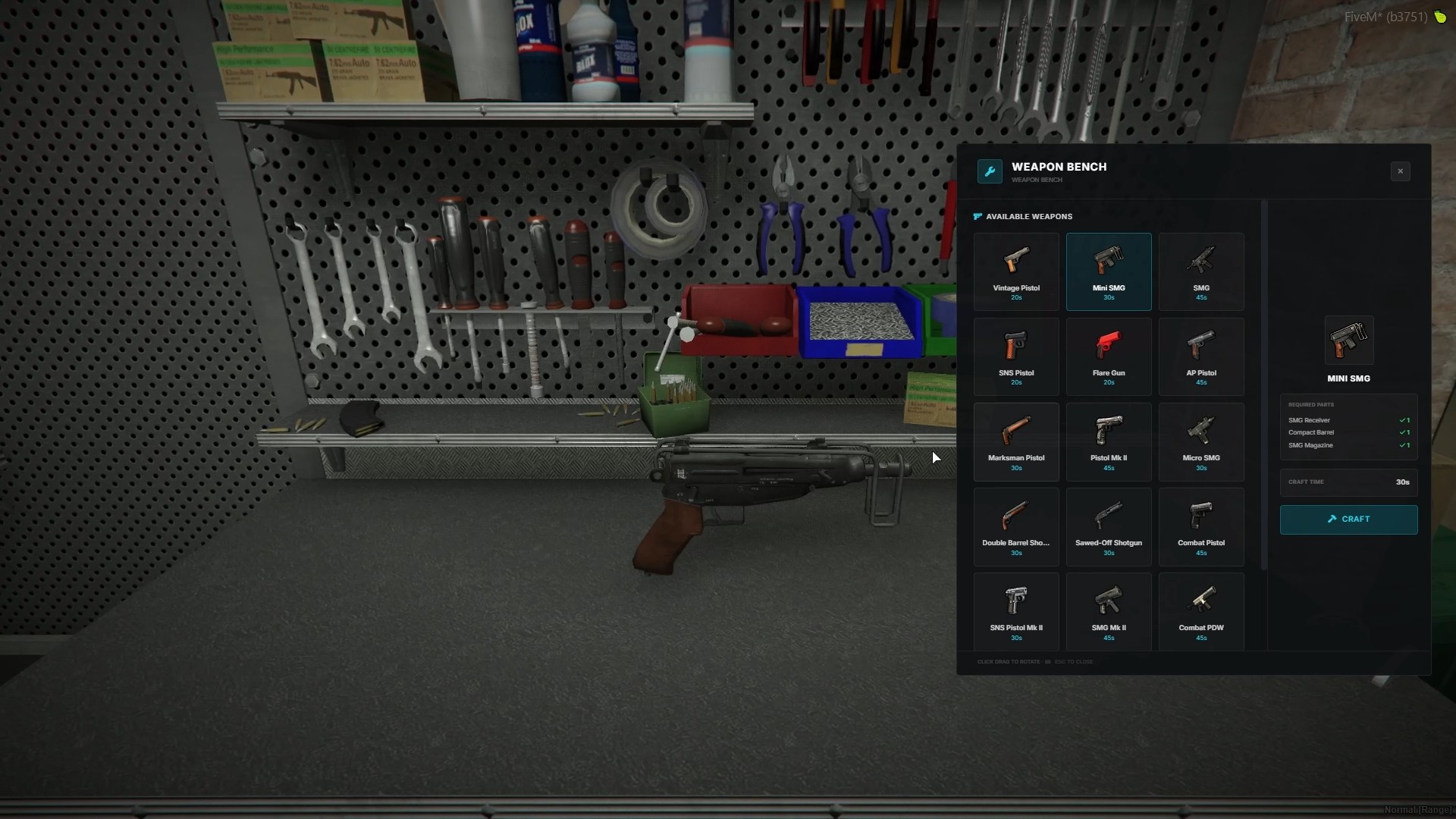Select the Vintage Pistol tile
Viewport: 1456px width, 819px height.
tap(1016, 271)
